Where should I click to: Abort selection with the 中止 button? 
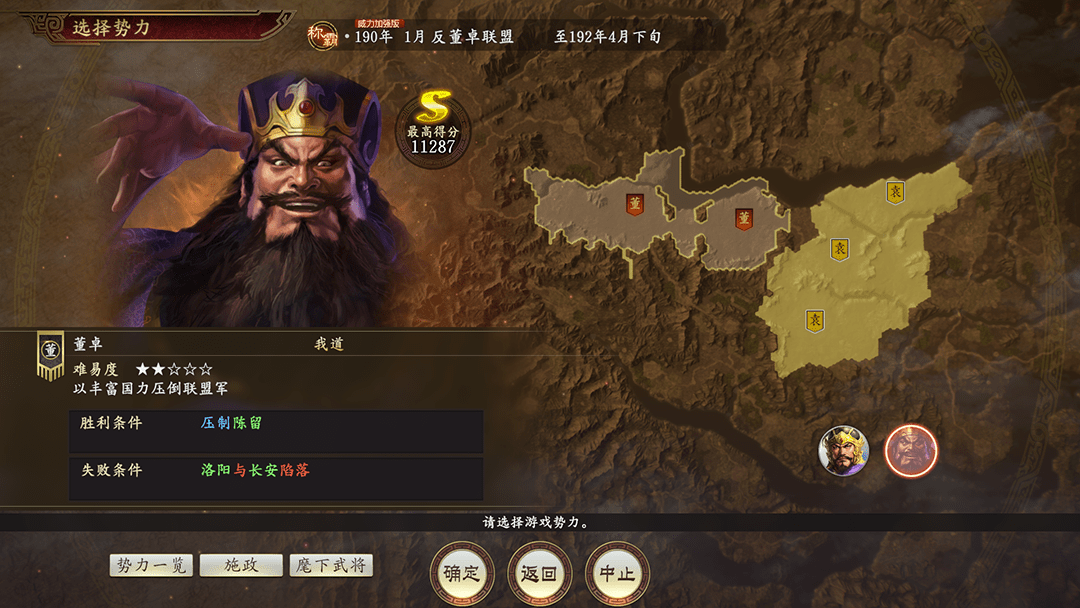click(617, 574)
